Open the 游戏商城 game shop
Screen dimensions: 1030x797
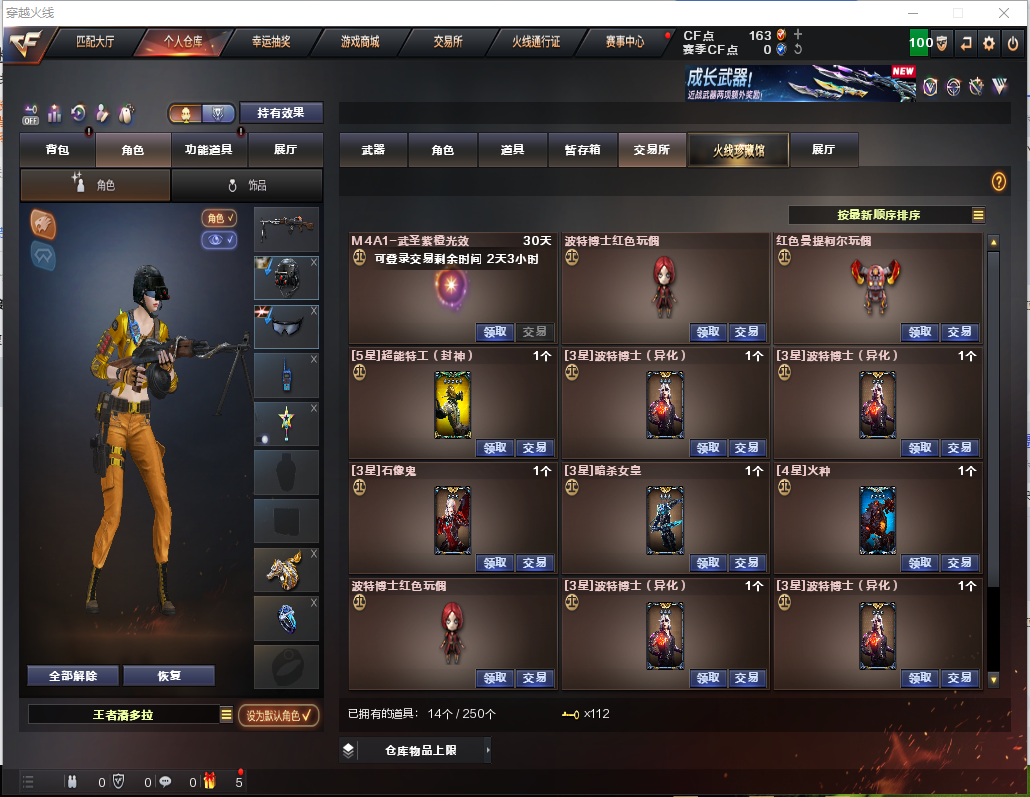click(x=360, y=42)
